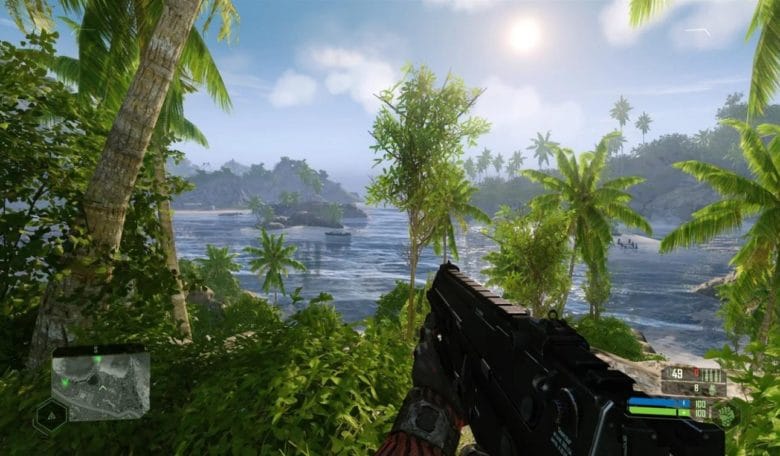Click the minimap radar panel
This screenshot has width=780, height=456.
point(100,385)
